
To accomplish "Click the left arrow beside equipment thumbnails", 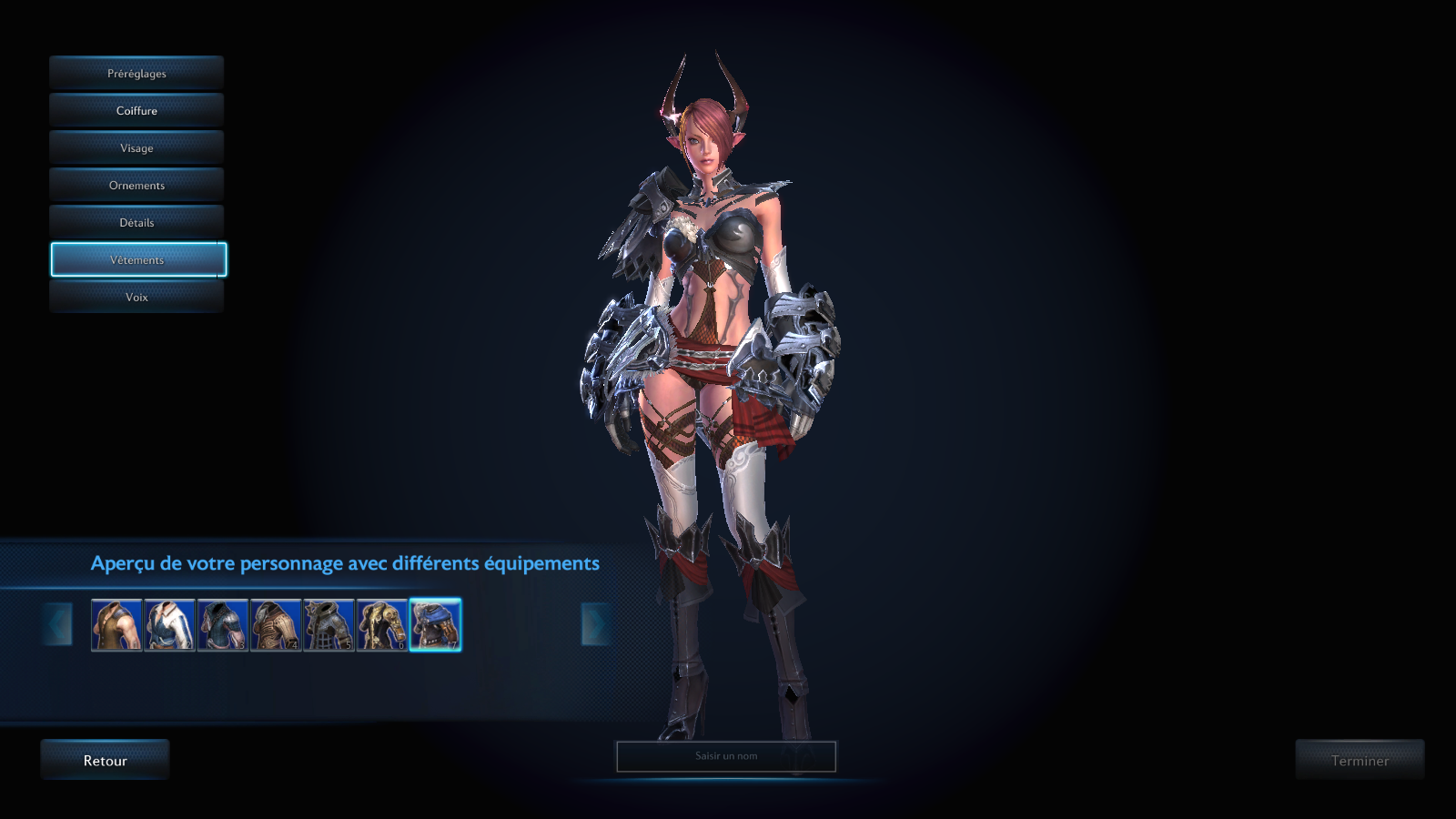I will (57, 624).
